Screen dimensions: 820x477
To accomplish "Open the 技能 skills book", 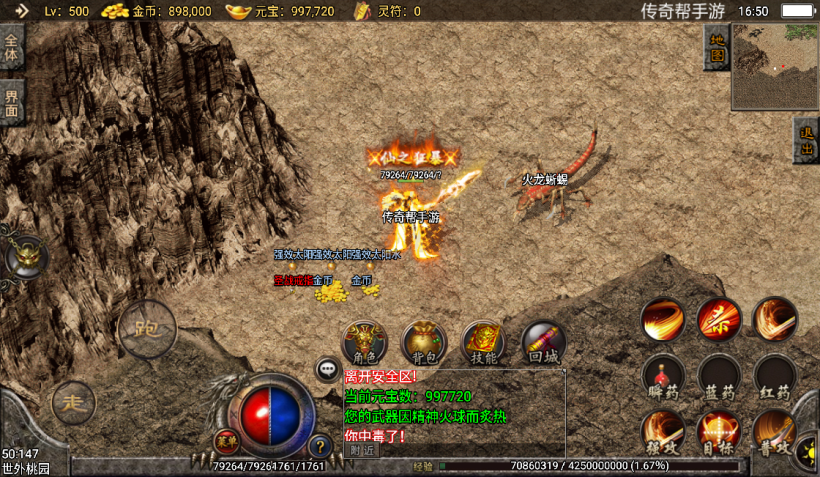I will [x=483, y=342].
